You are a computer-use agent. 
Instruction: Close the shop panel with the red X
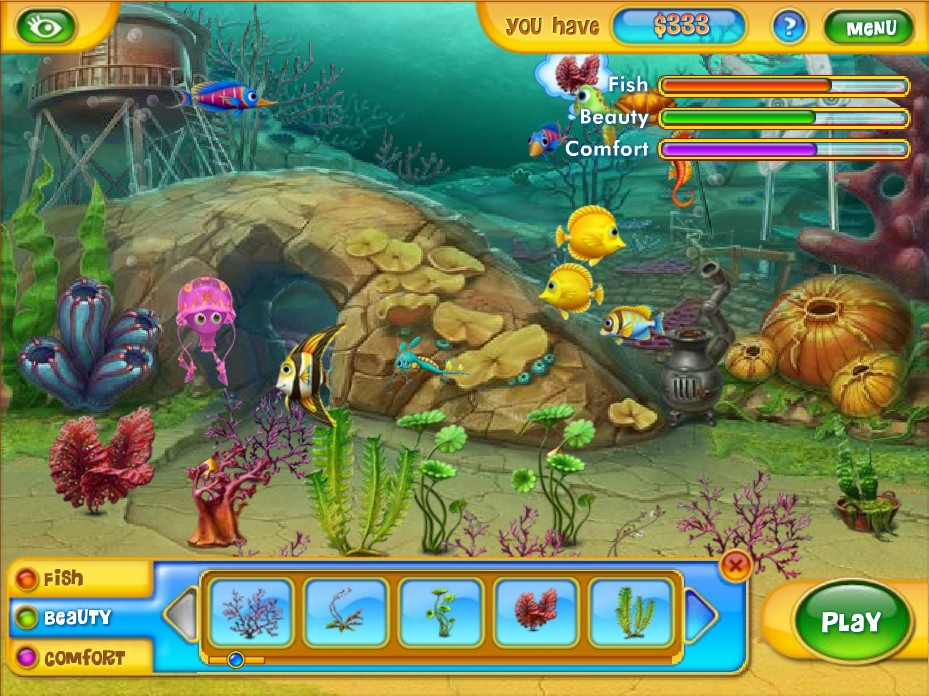(x=735, y=567)
